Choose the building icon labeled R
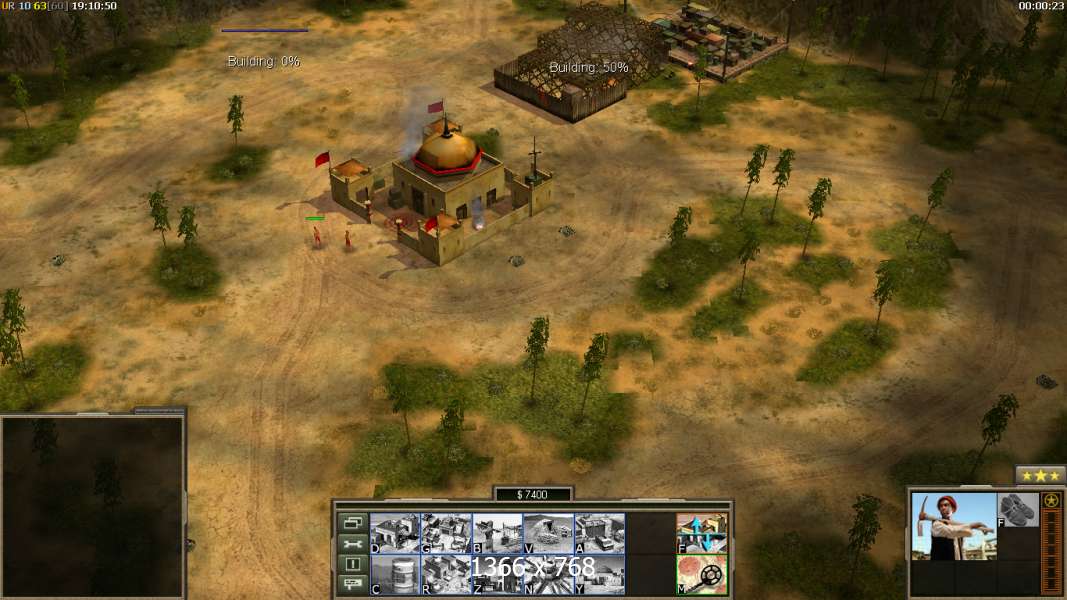1067x600 pixels. [446, 574]
